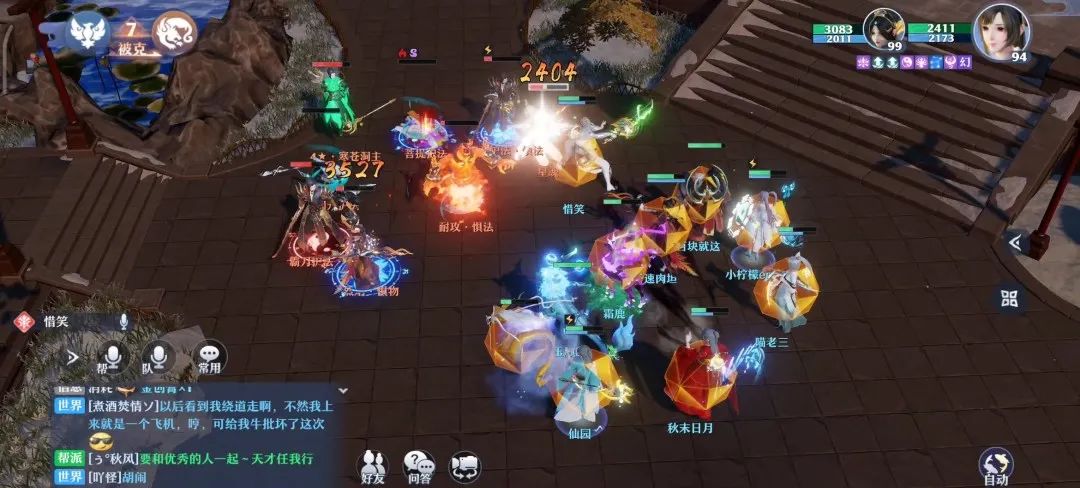
Task: Activate the auto-battle swirl button
Action: click(x=995, y=464)
